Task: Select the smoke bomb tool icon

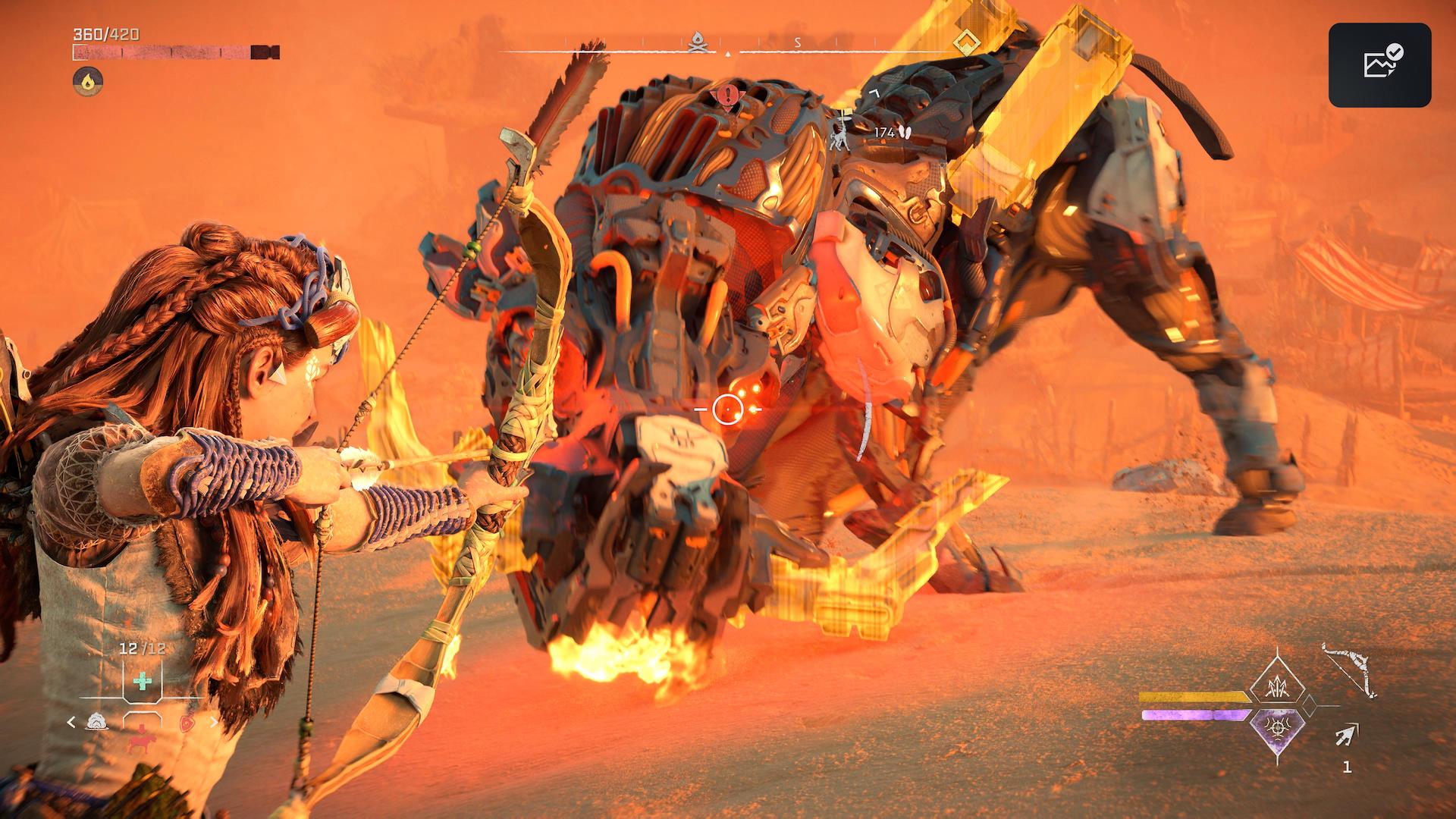Action: point(96,722)
